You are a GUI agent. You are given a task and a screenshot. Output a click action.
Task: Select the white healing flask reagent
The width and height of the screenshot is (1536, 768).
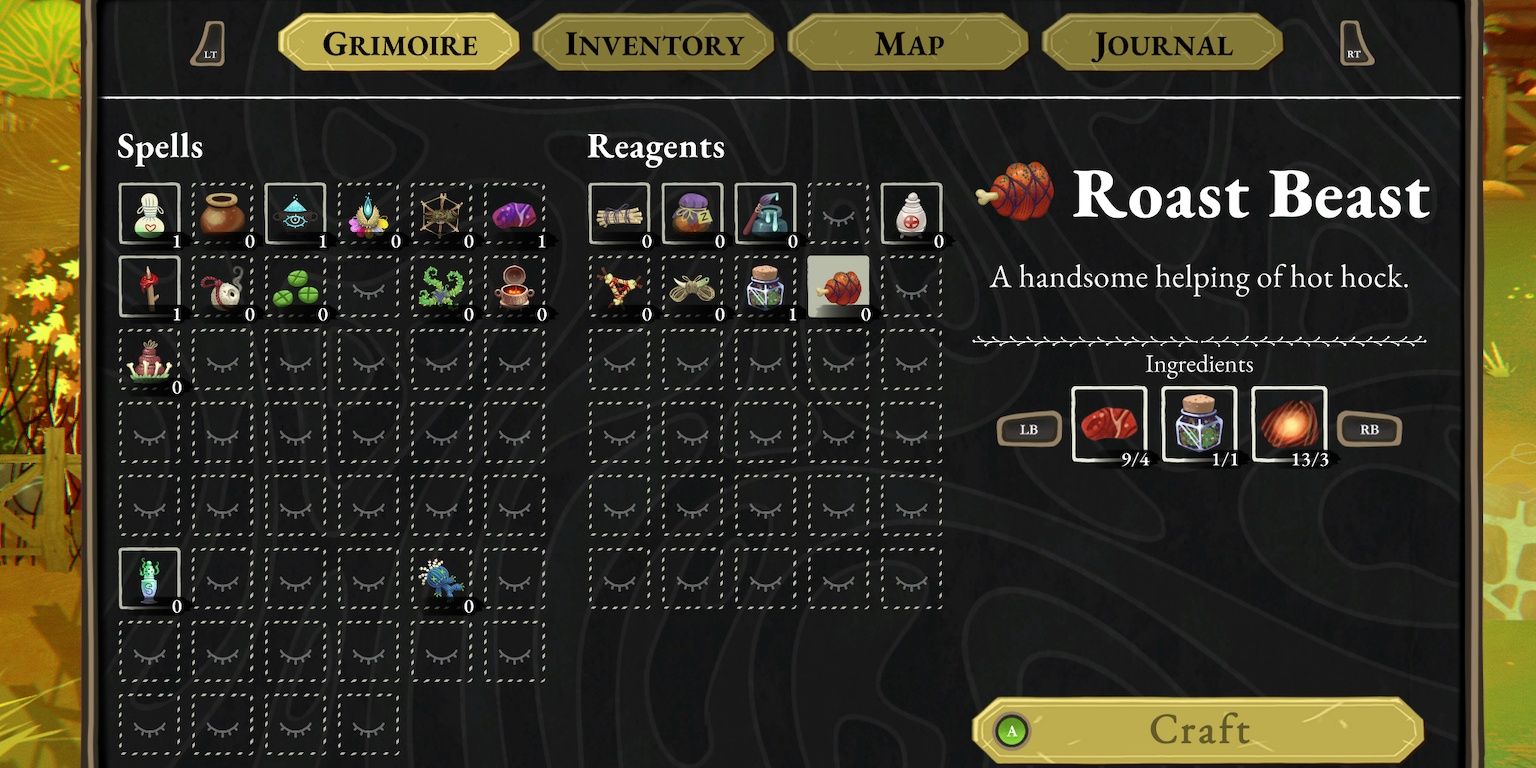913,211
